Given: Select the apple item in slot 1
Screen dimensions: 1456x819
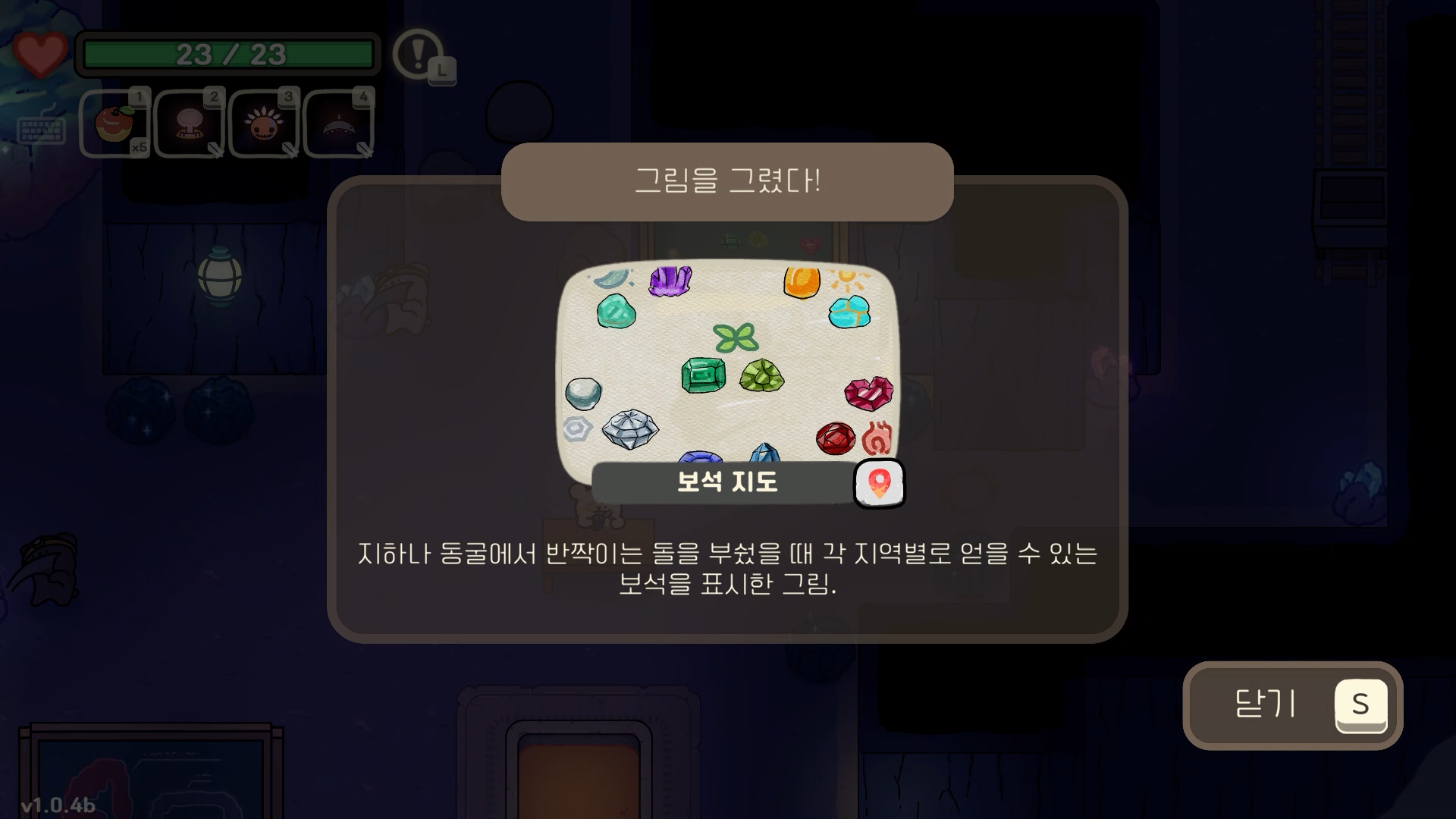Looking at the screenshot, I should (114, 124).
